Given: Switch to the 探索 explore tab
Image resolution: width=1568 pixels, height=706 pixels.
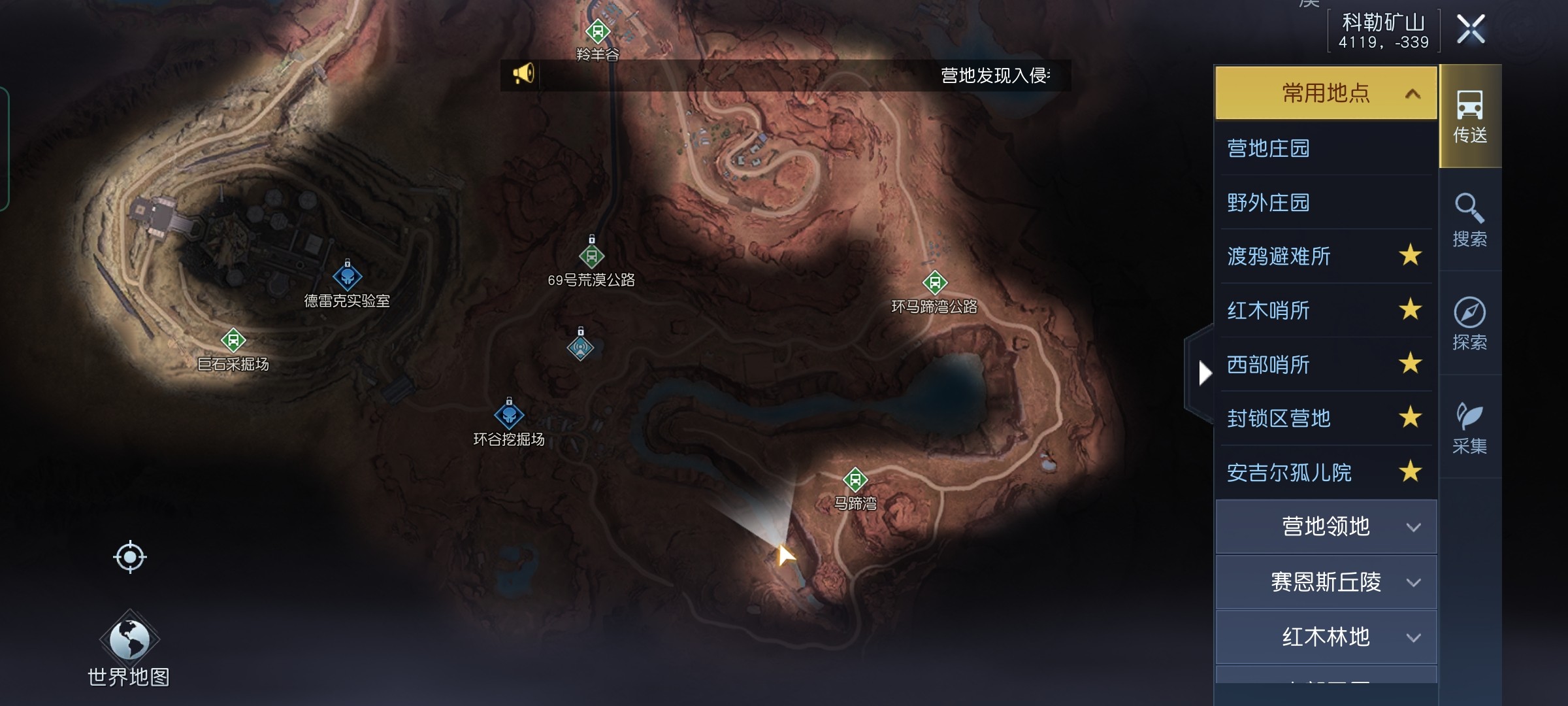Looking at the screenshot, I should 1469,323.
